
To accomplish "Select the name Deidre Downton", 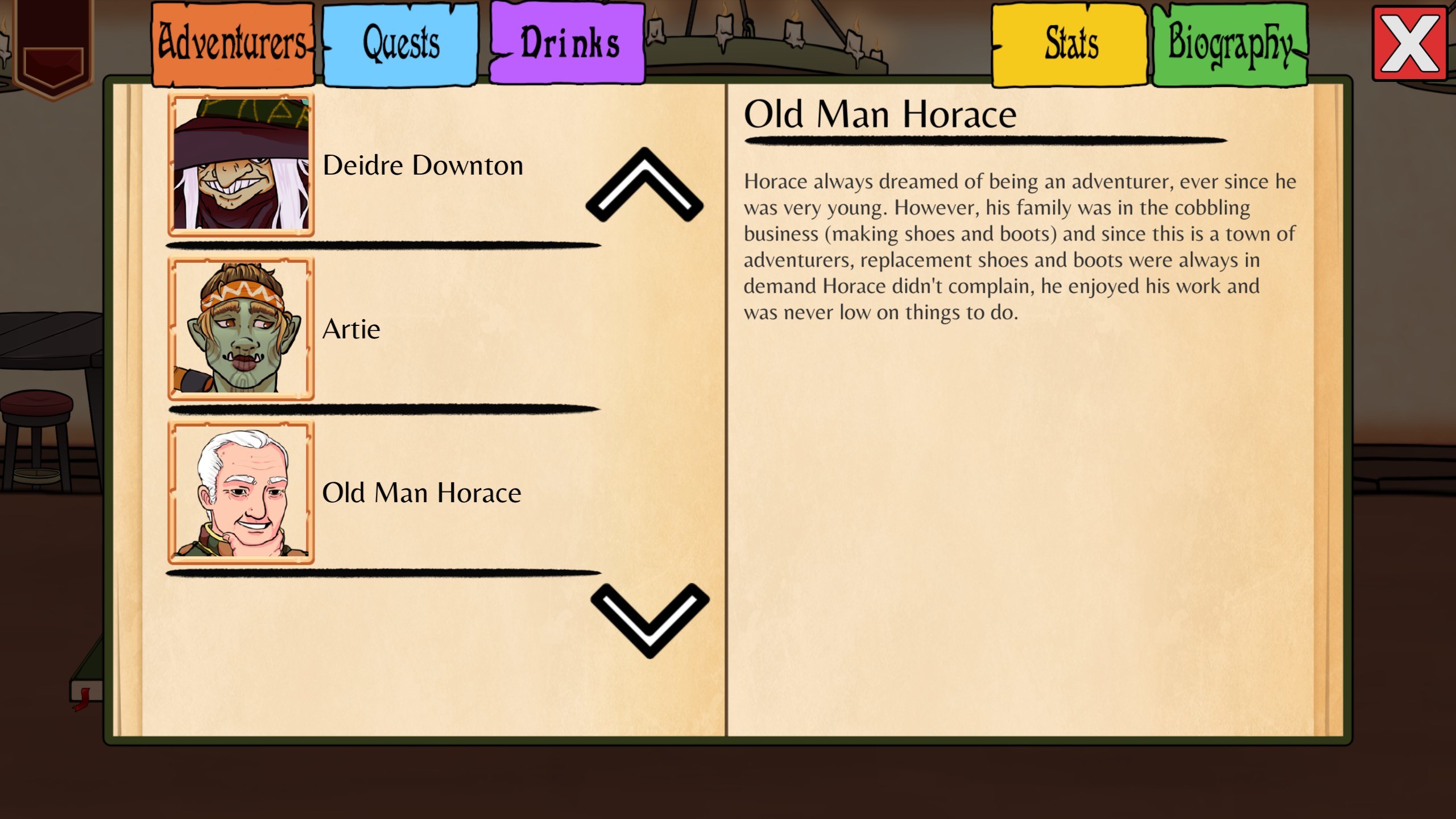I will [423, 165].
